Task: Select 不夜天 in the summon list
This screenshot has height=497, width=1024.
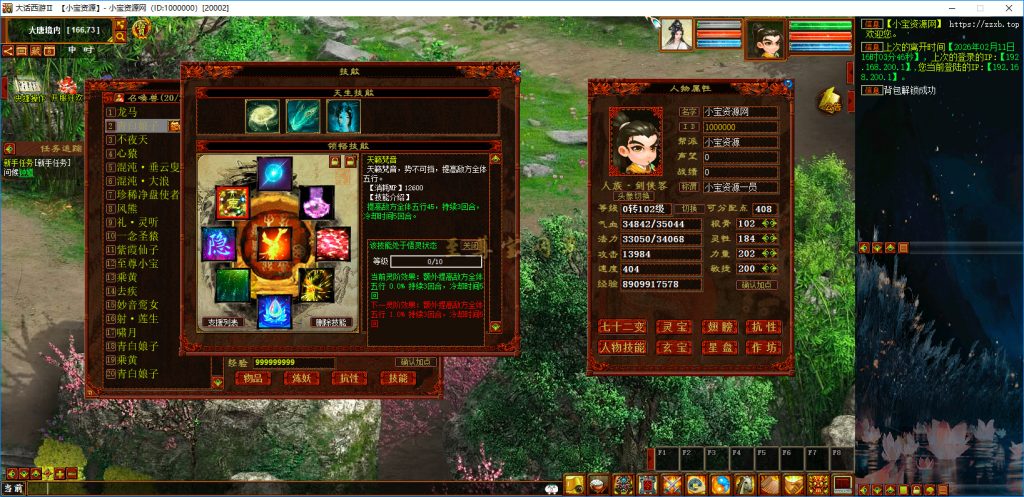Action: coord(130,140)
